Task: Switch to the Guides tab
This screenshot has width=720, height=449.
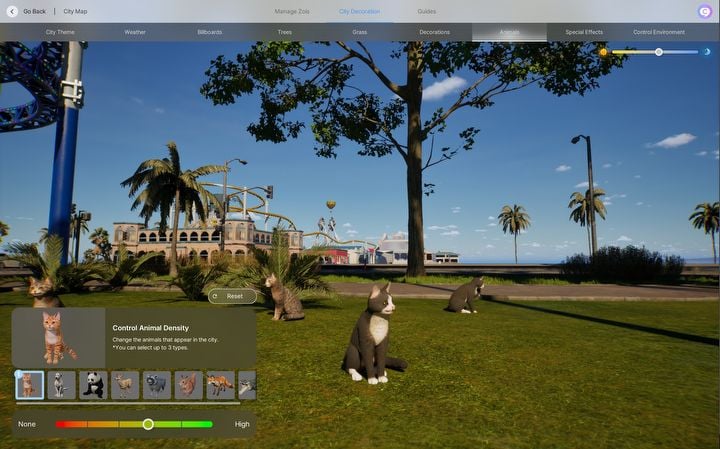Action: tap(427, 11)
